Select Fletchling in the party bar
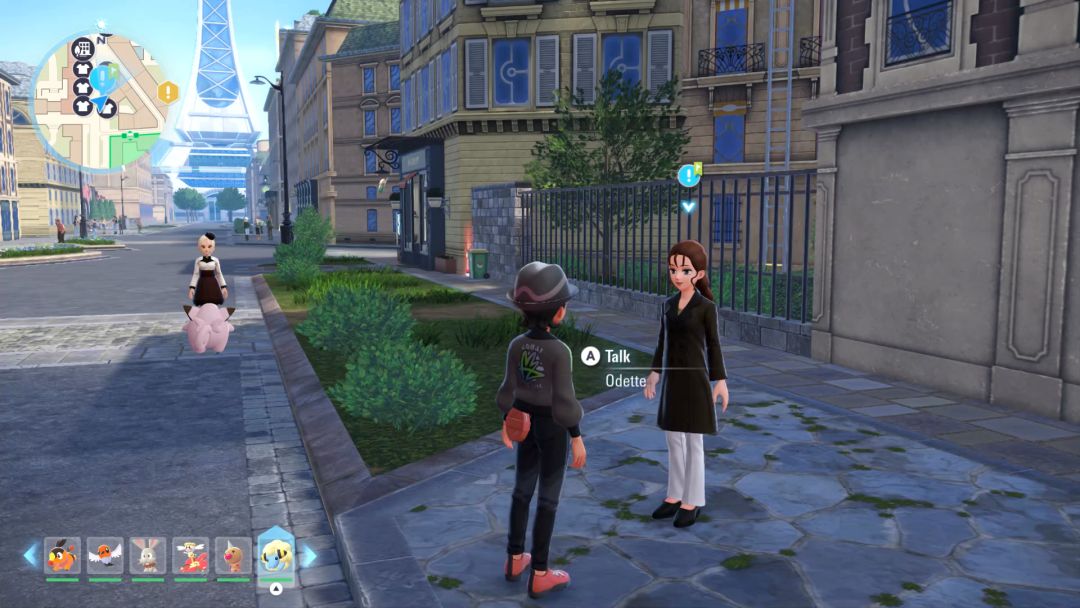1080x608 pixels. (105, 555)
